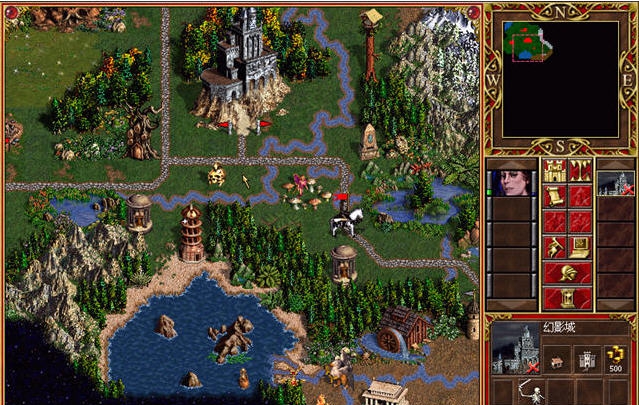This screenshot has height=405, width=639.
Task: Click the move hero horse button
Action: [555, 221]
